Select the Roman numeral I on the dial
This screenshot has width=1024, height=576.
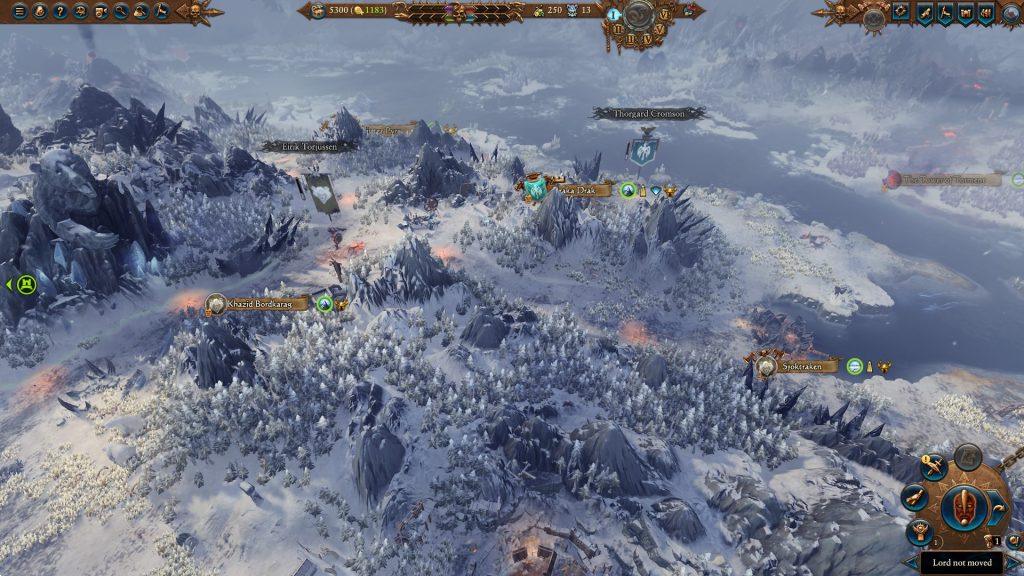[x=613, y=14]
